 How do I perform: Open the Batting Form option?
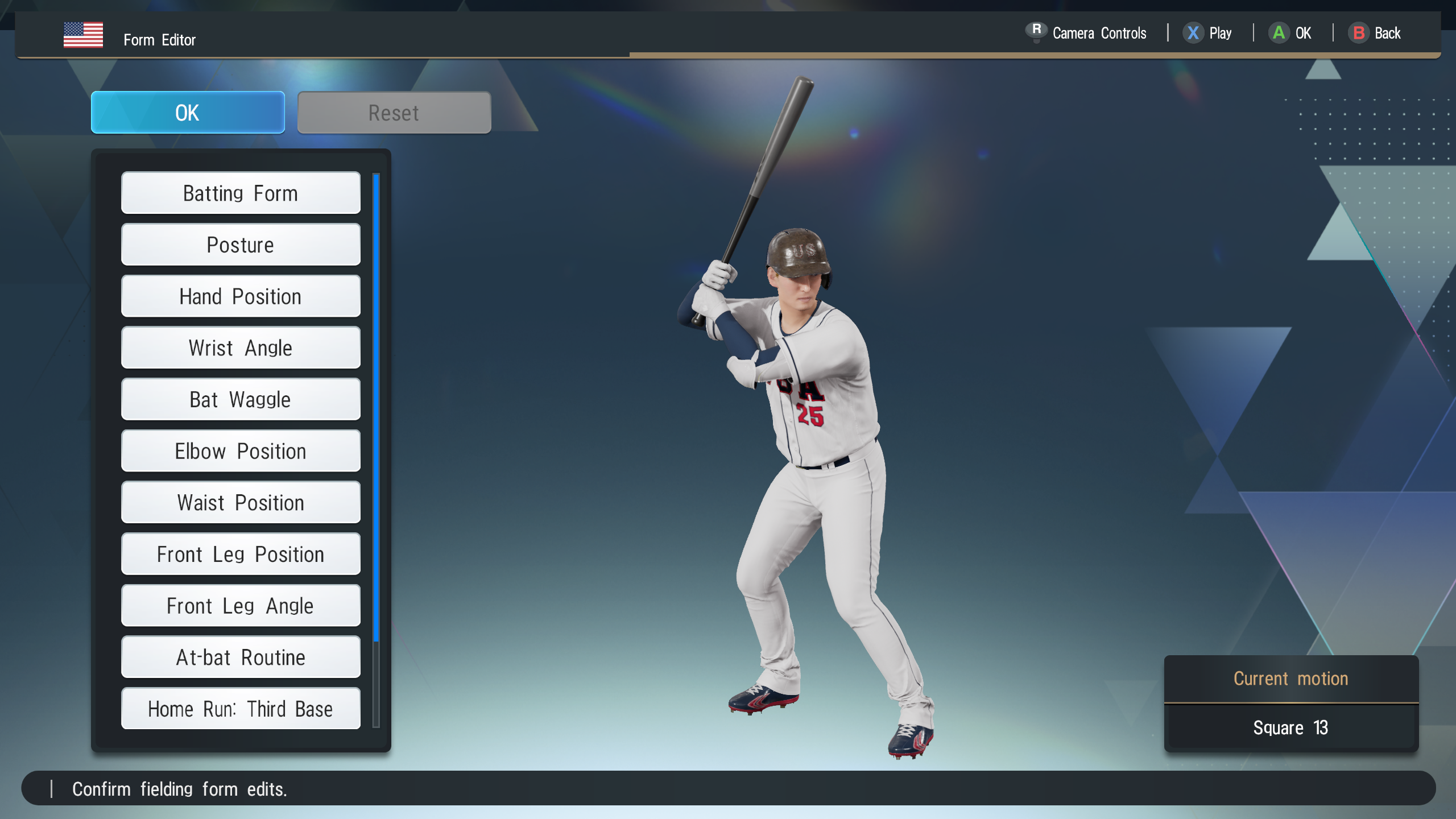(x=241, y=193)
